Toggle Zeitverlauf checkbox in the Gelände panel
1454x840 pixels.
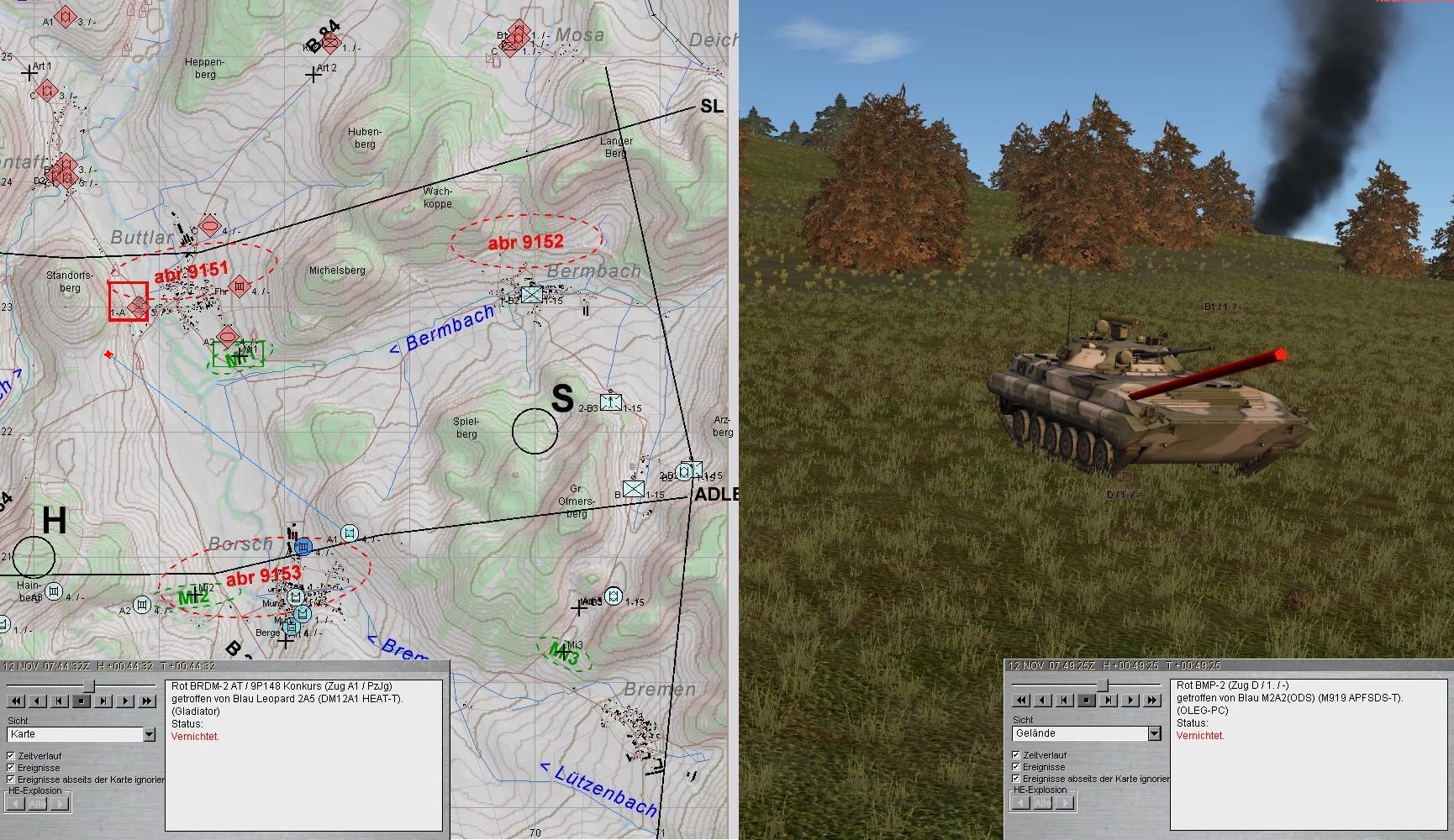(x=1016, y=755)
